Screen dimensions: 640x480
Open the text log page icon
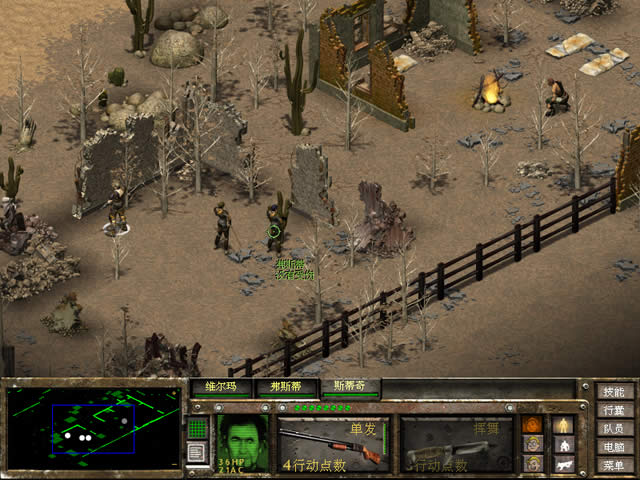point(197,453)
